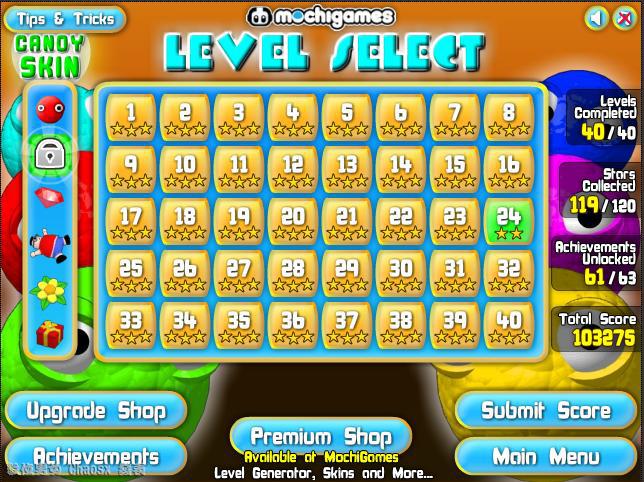Screen dimensions: 644x482
Task: Choose the red gem skin
Action: tap(50, 196)
